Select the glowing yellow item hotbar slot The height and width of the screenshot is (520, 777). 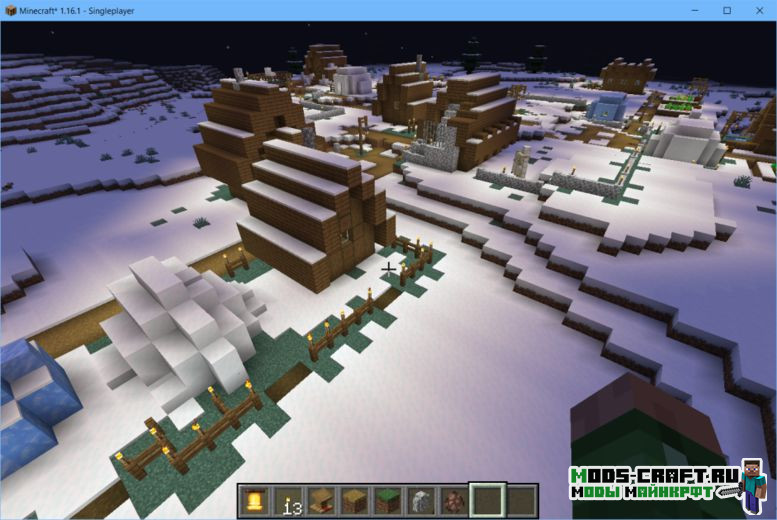pyautogui.click(x=256, y=501)
